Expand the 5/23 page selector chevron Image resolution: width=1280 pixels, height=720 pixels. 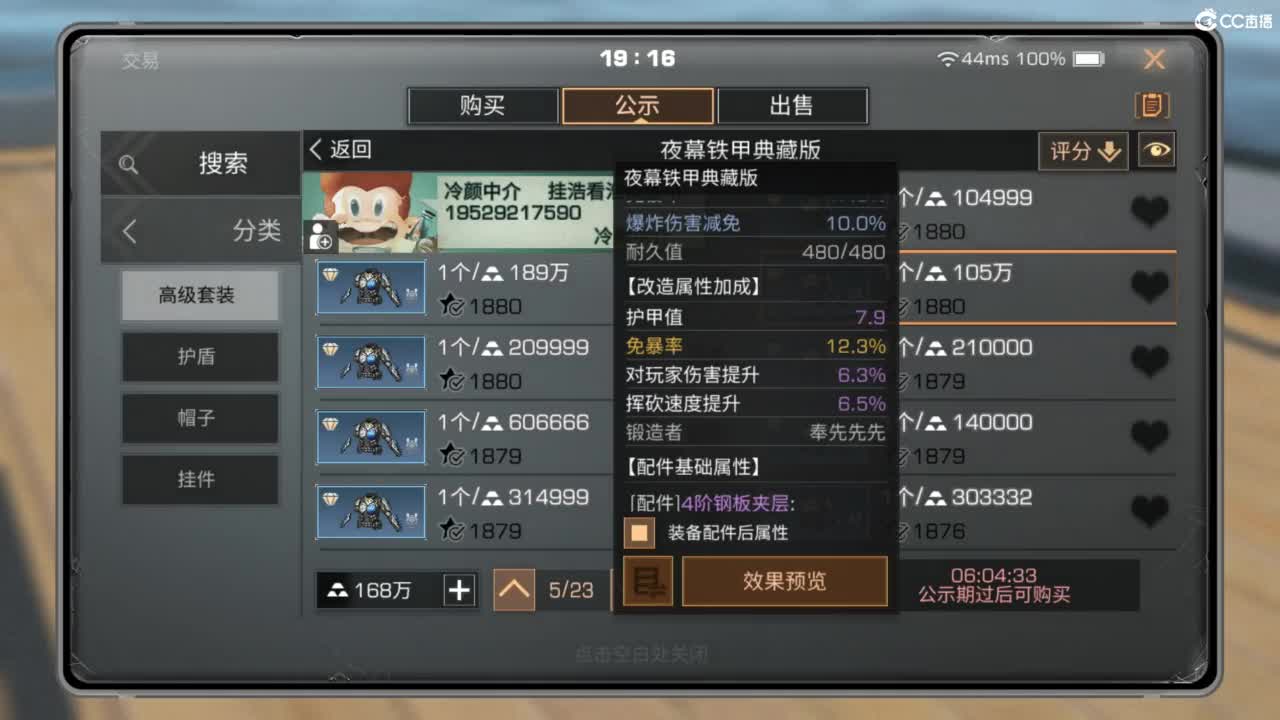(513, 590)
